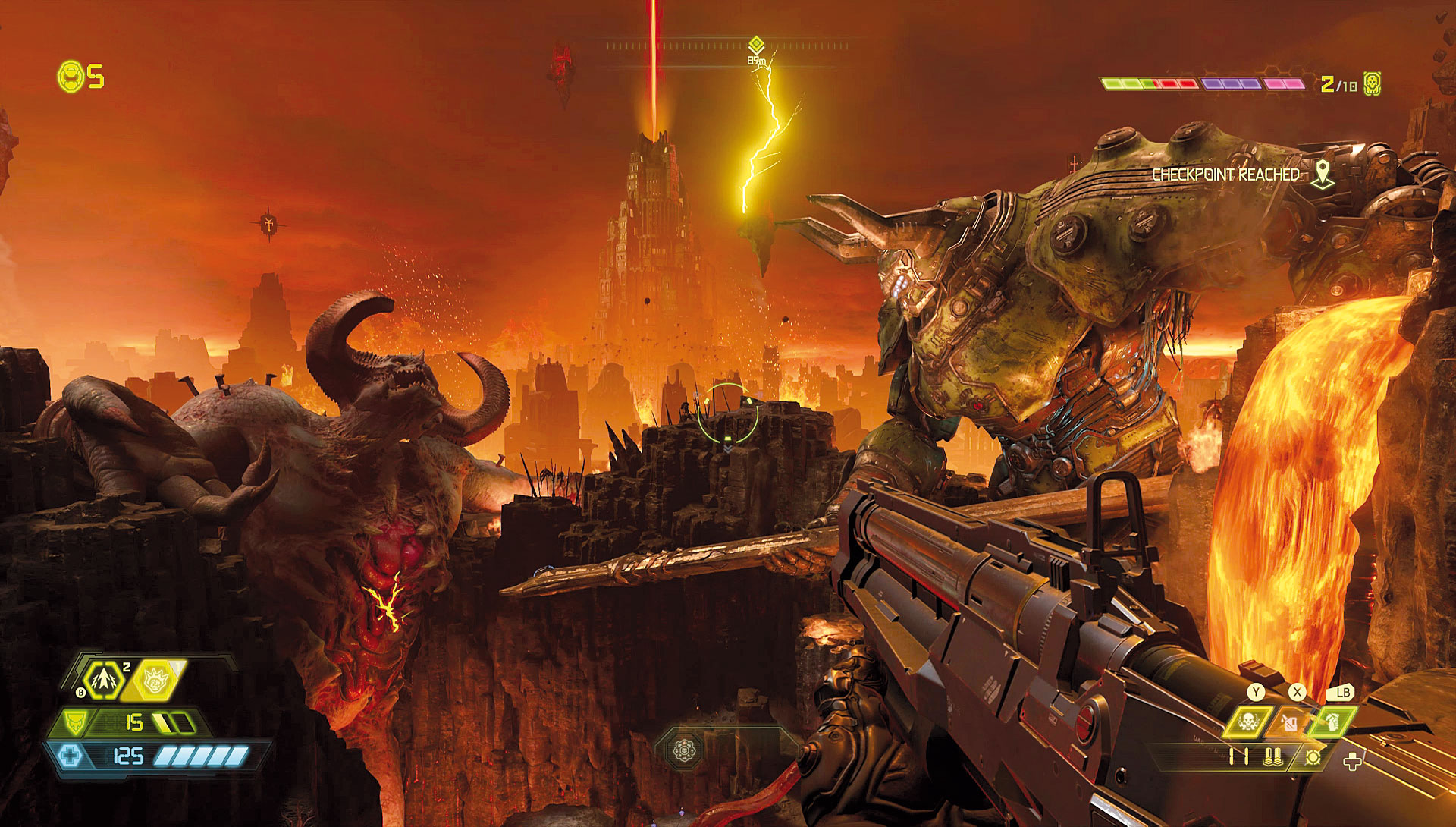Click the objective marker on the compass

pyautogui.click(x=755, y=44)
